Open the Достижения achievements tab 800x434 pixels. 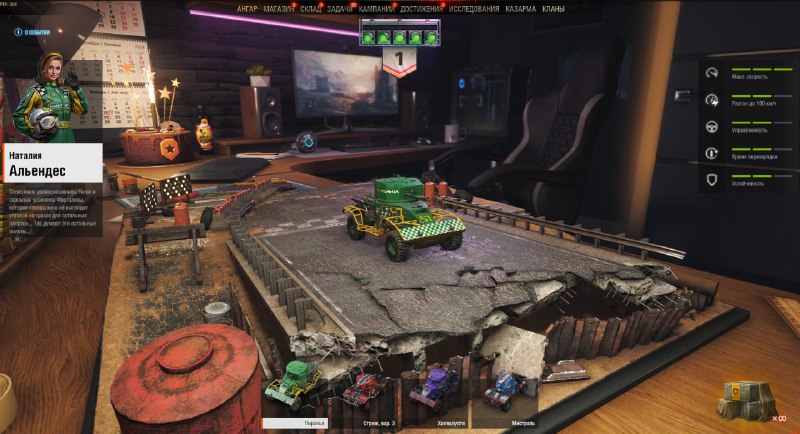[421, 9]
